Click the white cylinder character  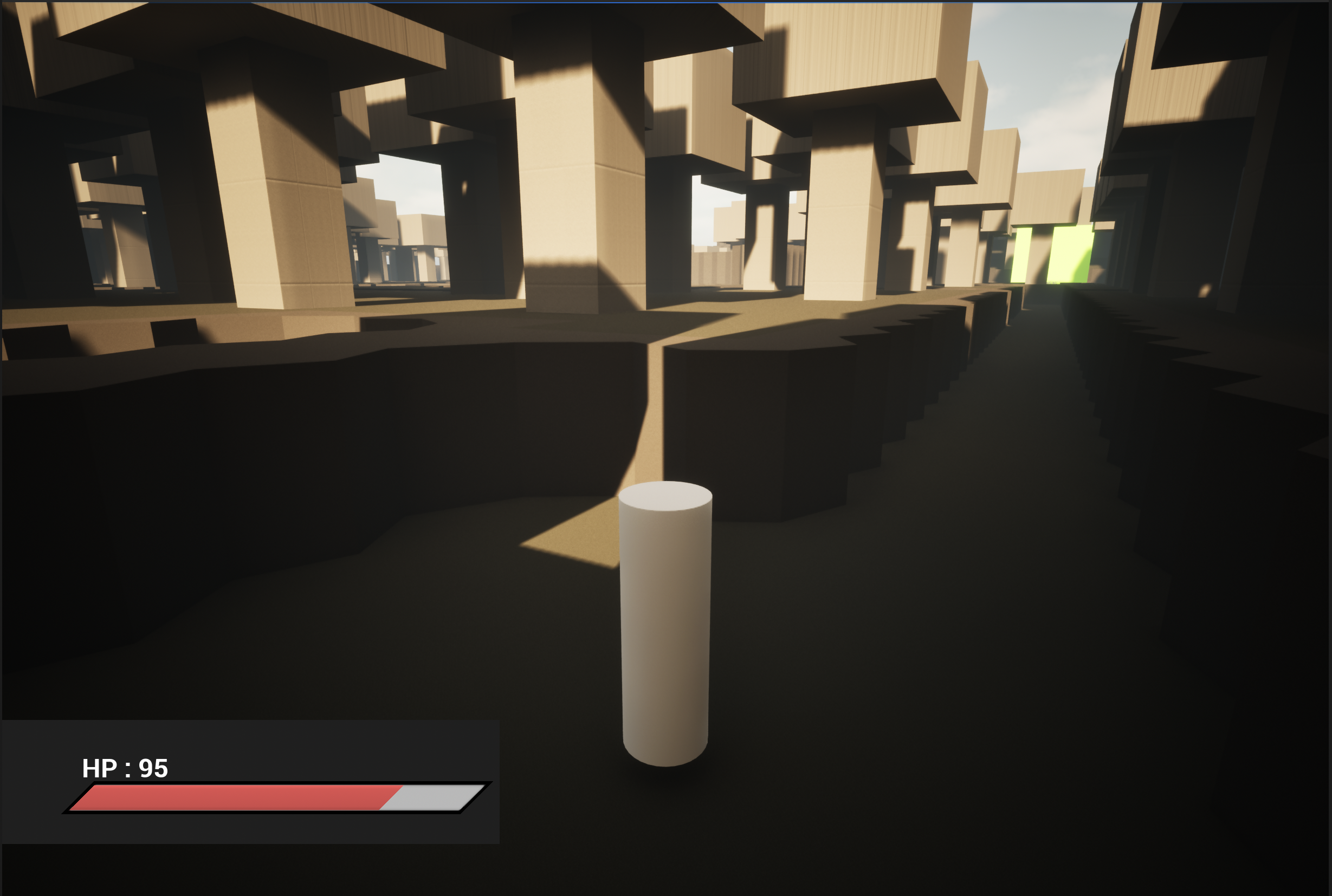[x=666, y=628]
